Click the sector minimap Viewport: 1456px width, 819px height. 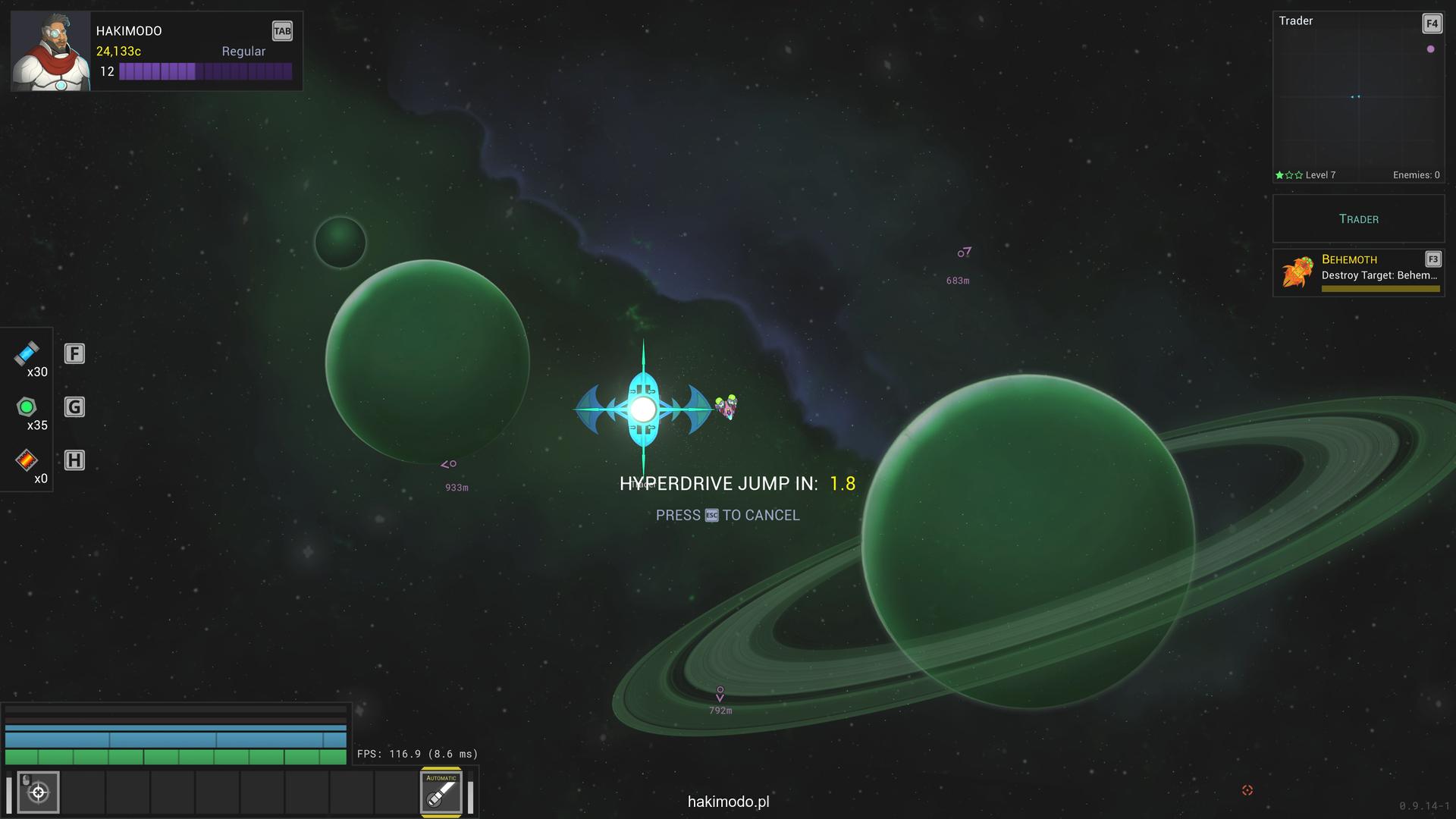1357,97
